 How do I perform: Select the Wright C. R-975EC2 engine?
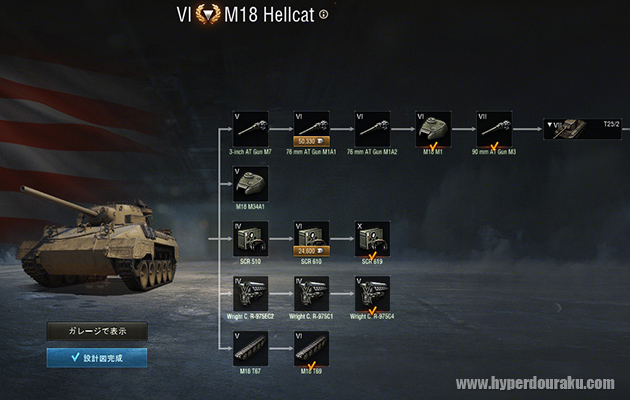[x=250, y=293]
